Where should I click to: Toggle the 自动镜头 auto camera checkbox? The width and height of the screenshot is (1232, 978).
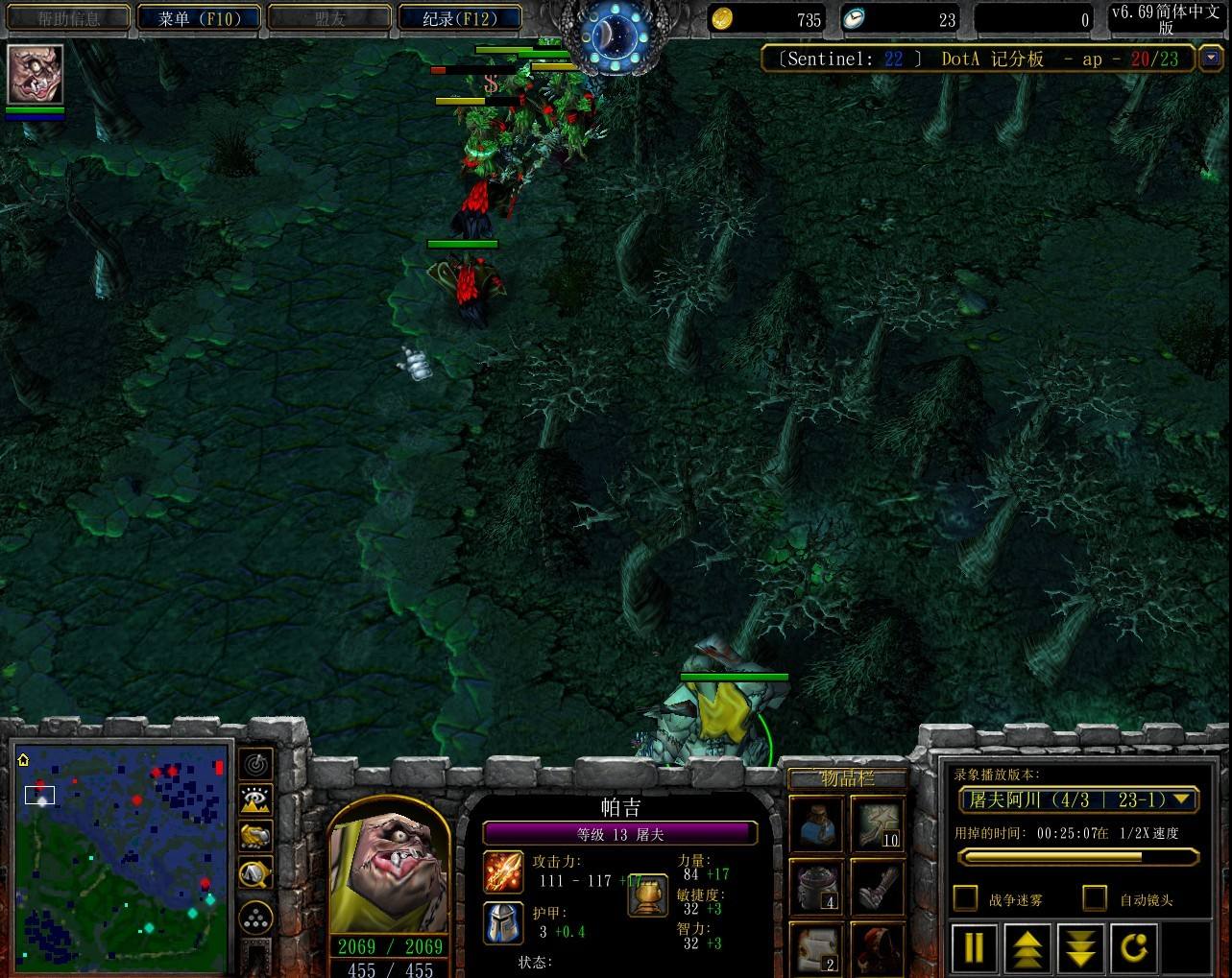(1095, 898)
